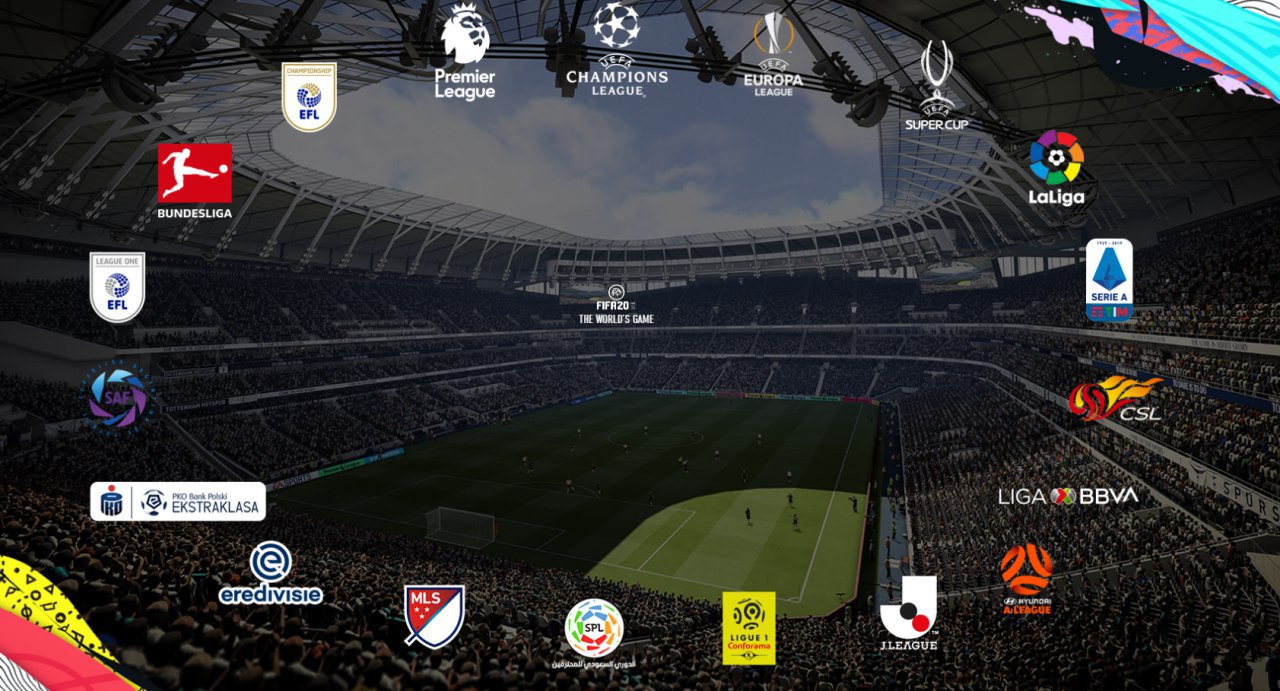Choose the UEFA Champions League logo

(x=616, y=48)
